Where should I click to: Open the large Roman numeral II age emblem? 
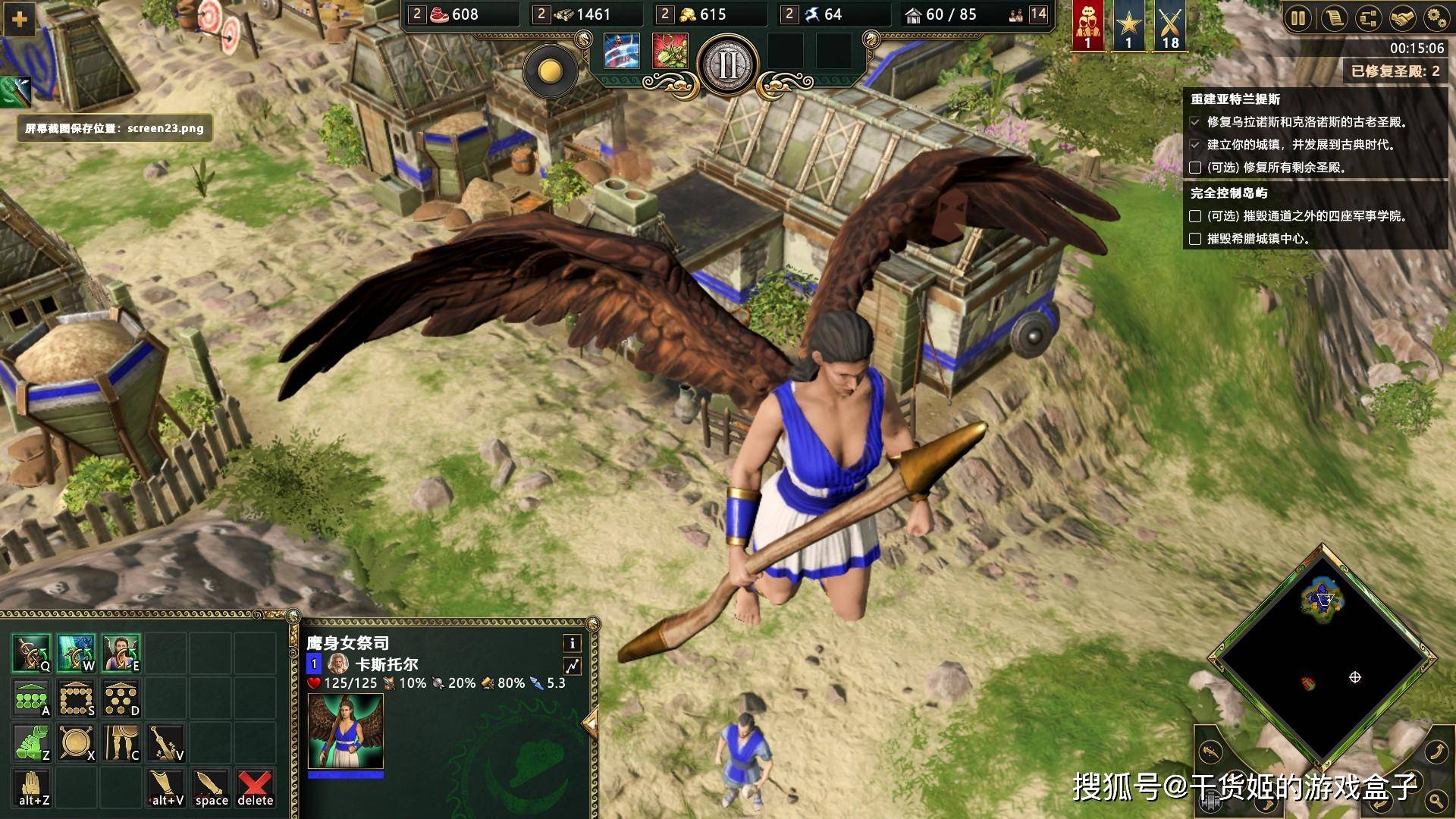tap(727, 65)
